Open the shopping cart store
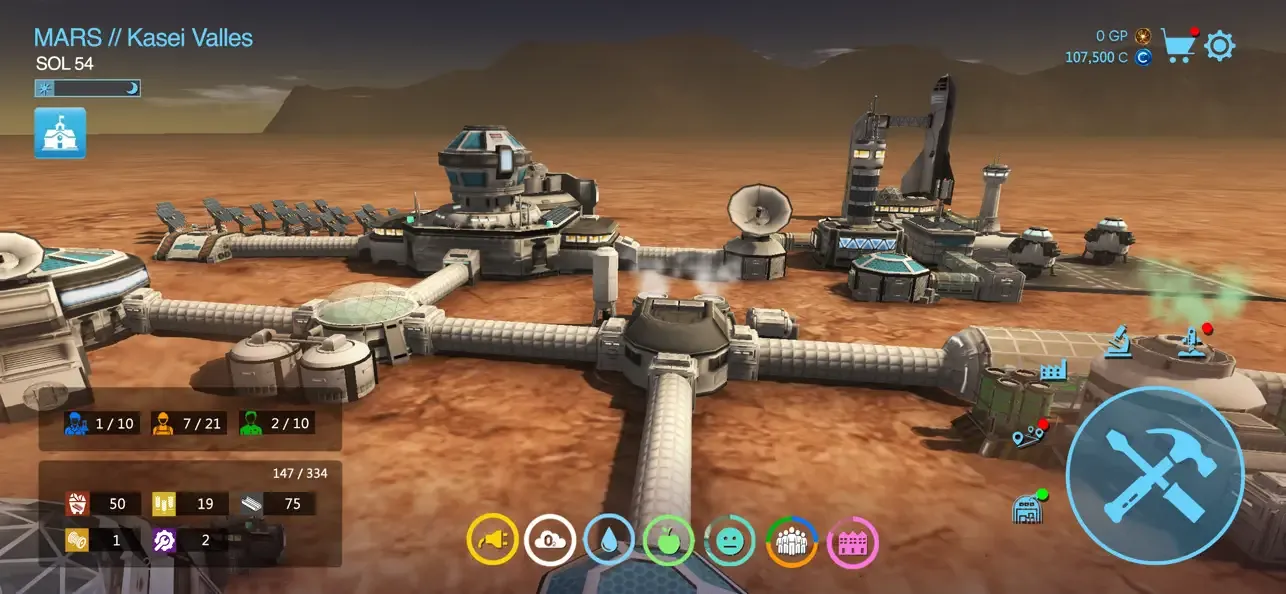 tap(1178, 46)
